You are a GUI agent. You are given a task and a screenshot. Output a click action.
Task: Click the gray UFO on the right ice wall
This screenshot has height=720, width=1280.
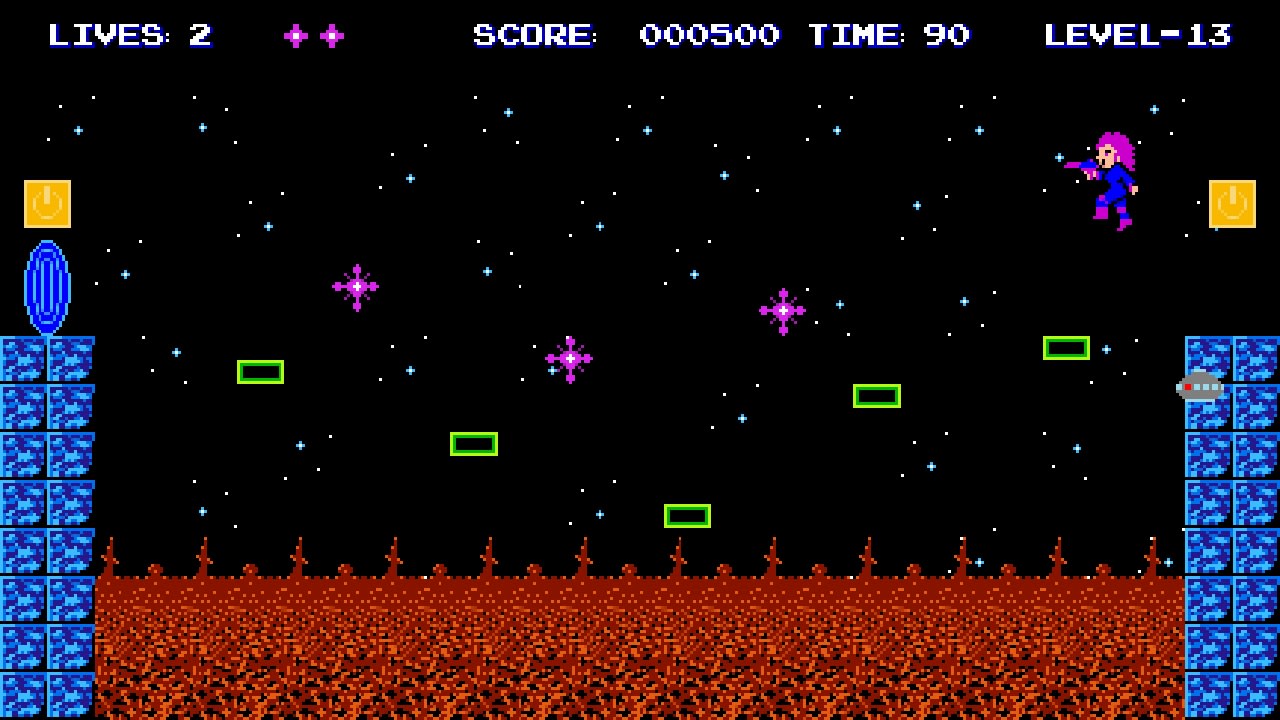pos(1199,388)
